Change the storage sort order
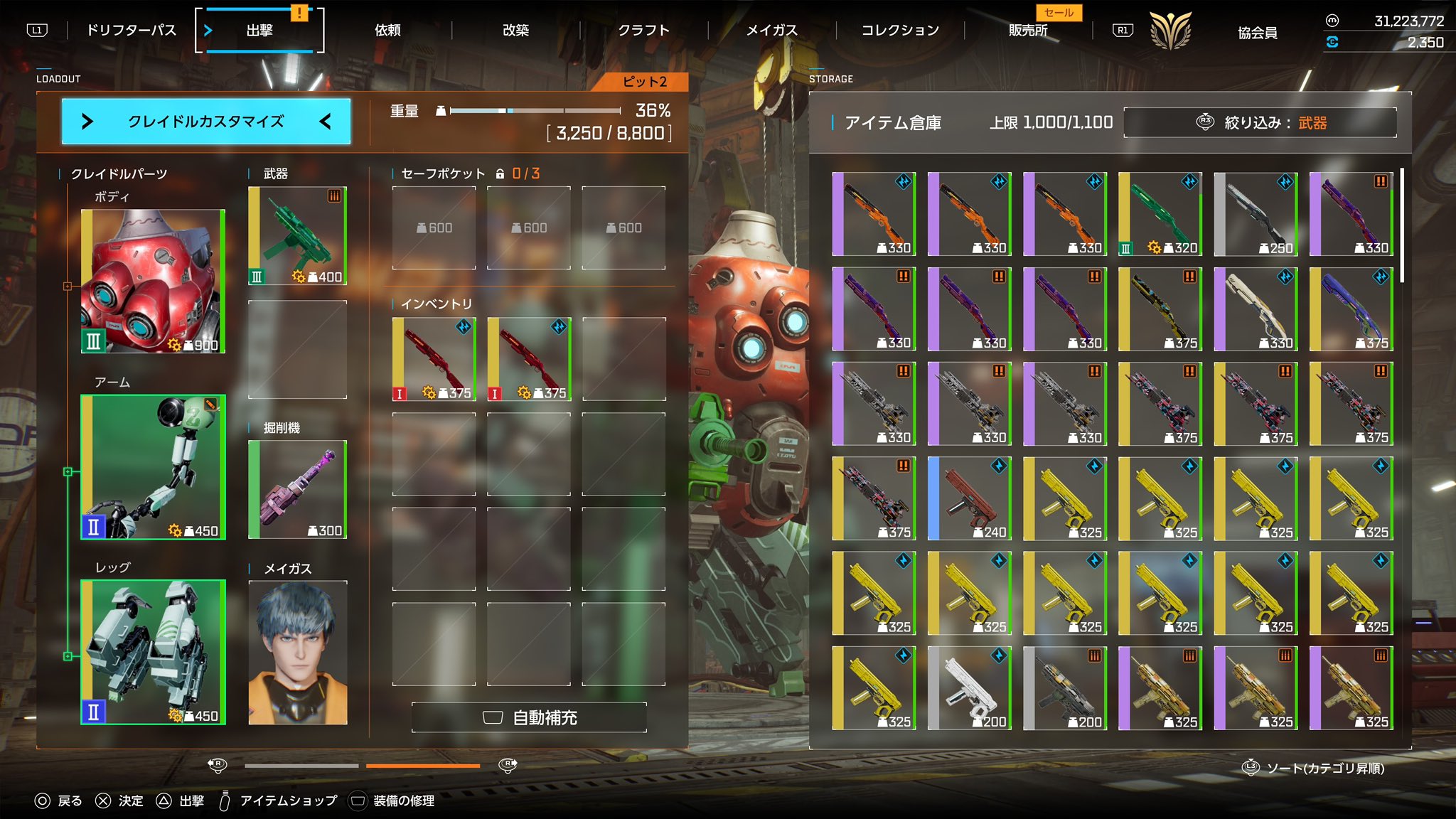Viewport: 1456px width, 819px height. coord(1314,768)
